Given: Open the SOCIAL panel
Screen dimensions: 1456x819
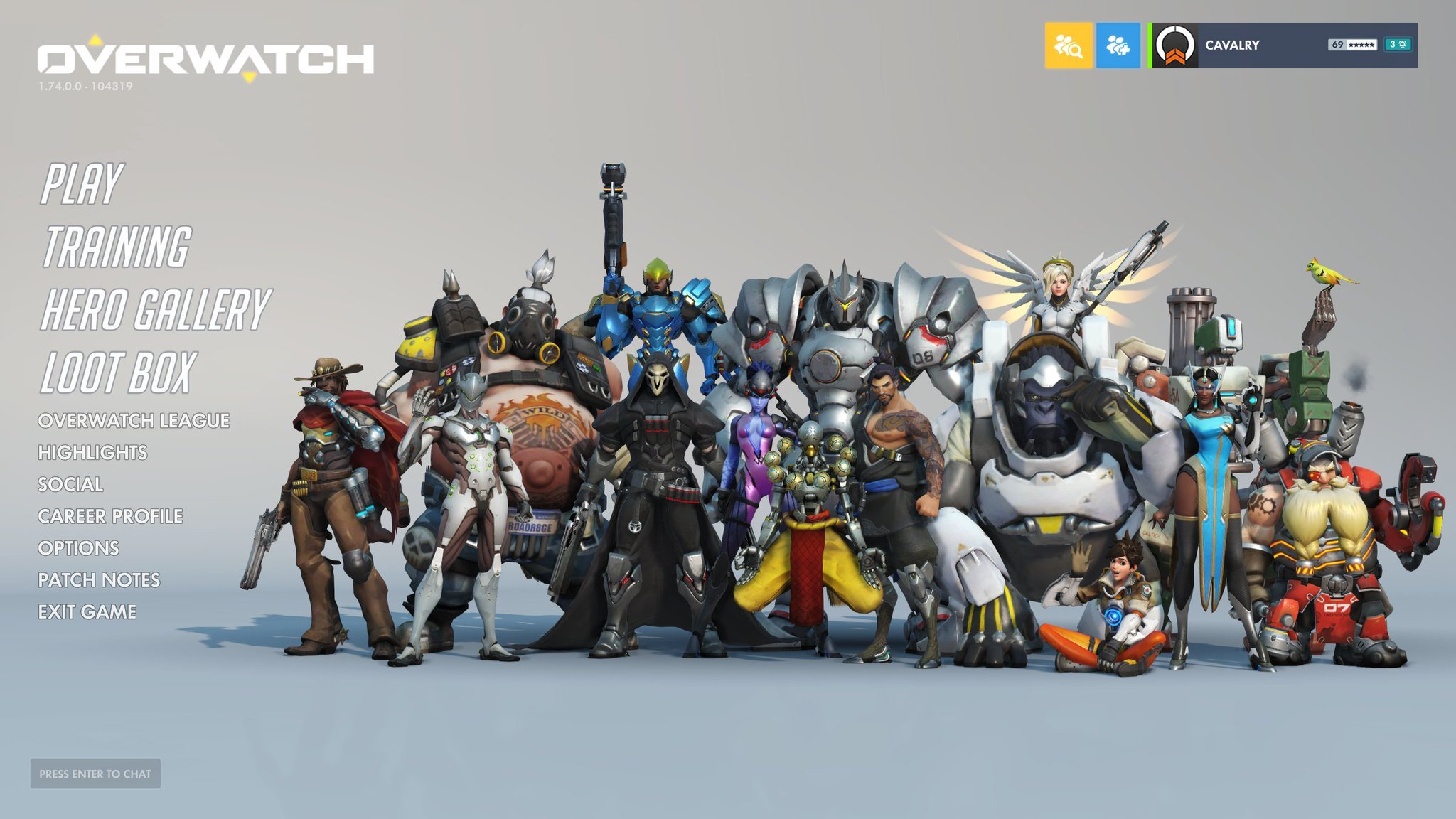Looking at the screenshot, I should [x=71, y=485].
